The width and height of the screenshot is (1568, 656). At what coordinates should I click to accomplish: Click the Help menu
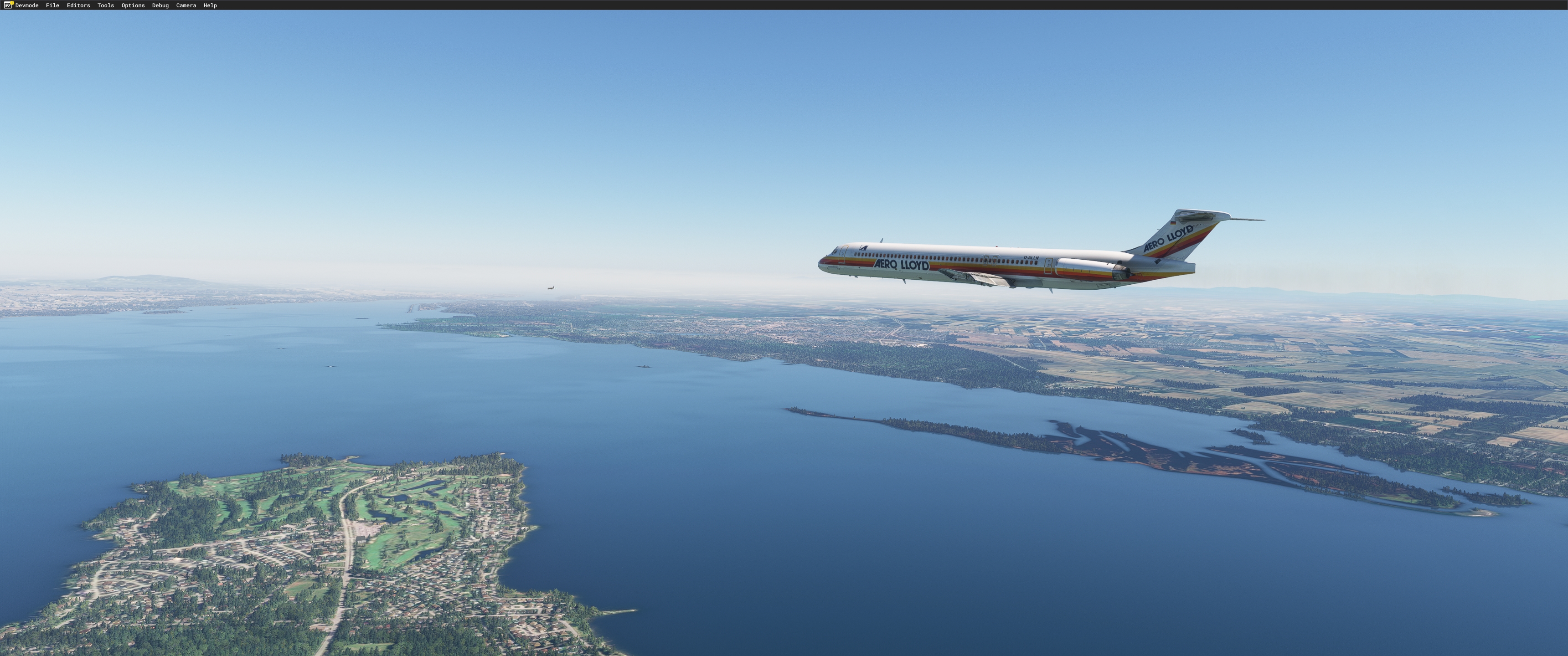click(210, 5)
